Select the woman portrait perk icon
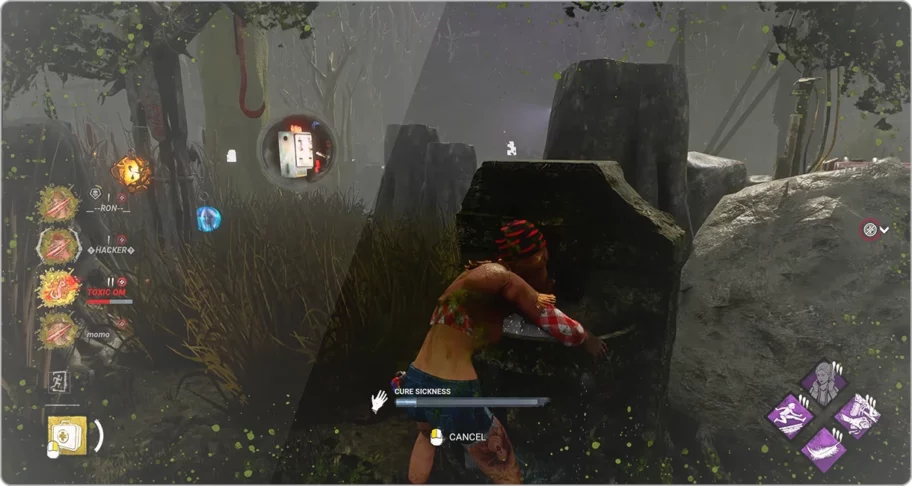 (x=822, y=383)
